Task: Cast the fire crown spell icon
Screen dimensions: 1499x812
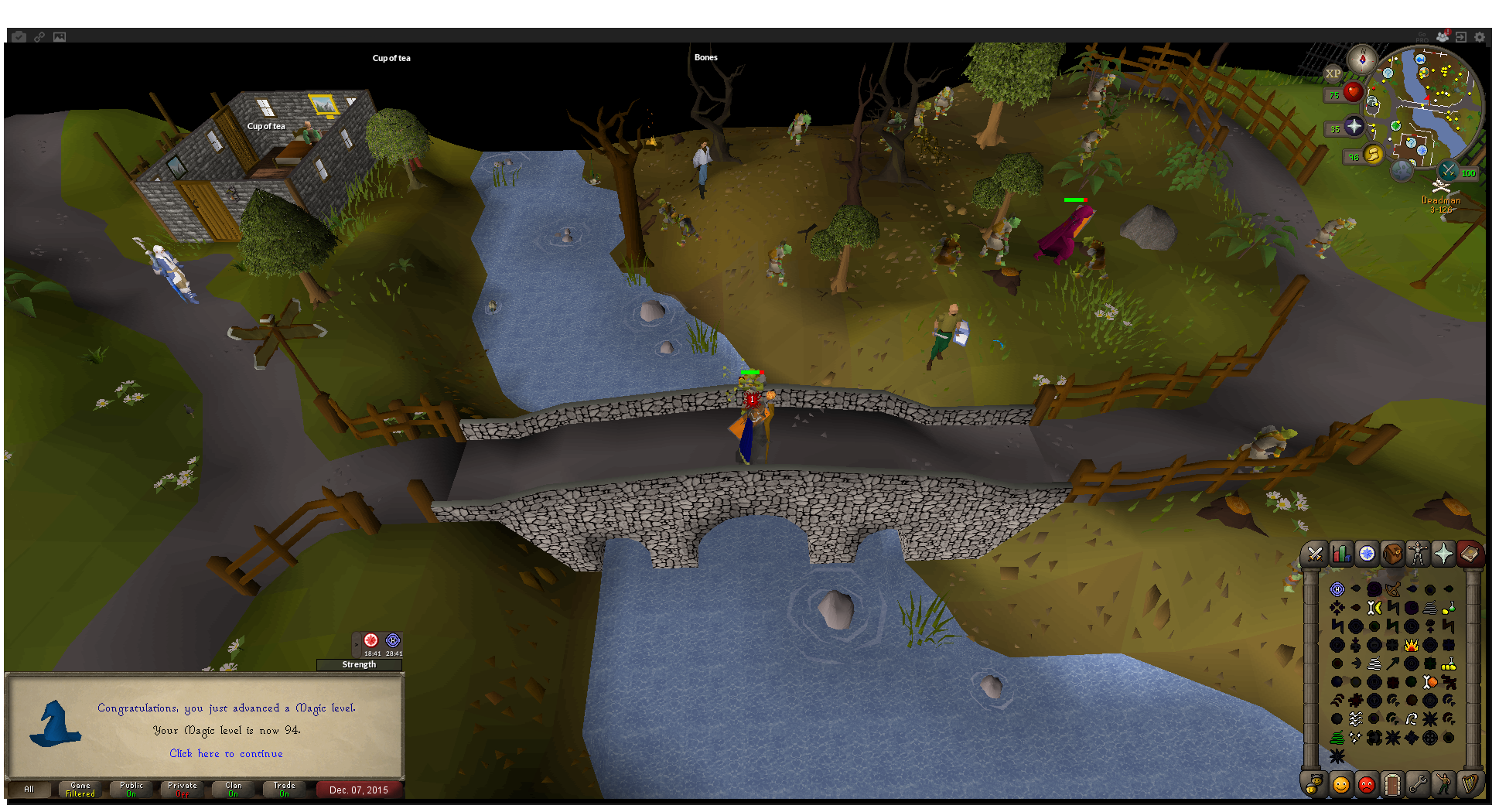Action: pos(1412,645)
